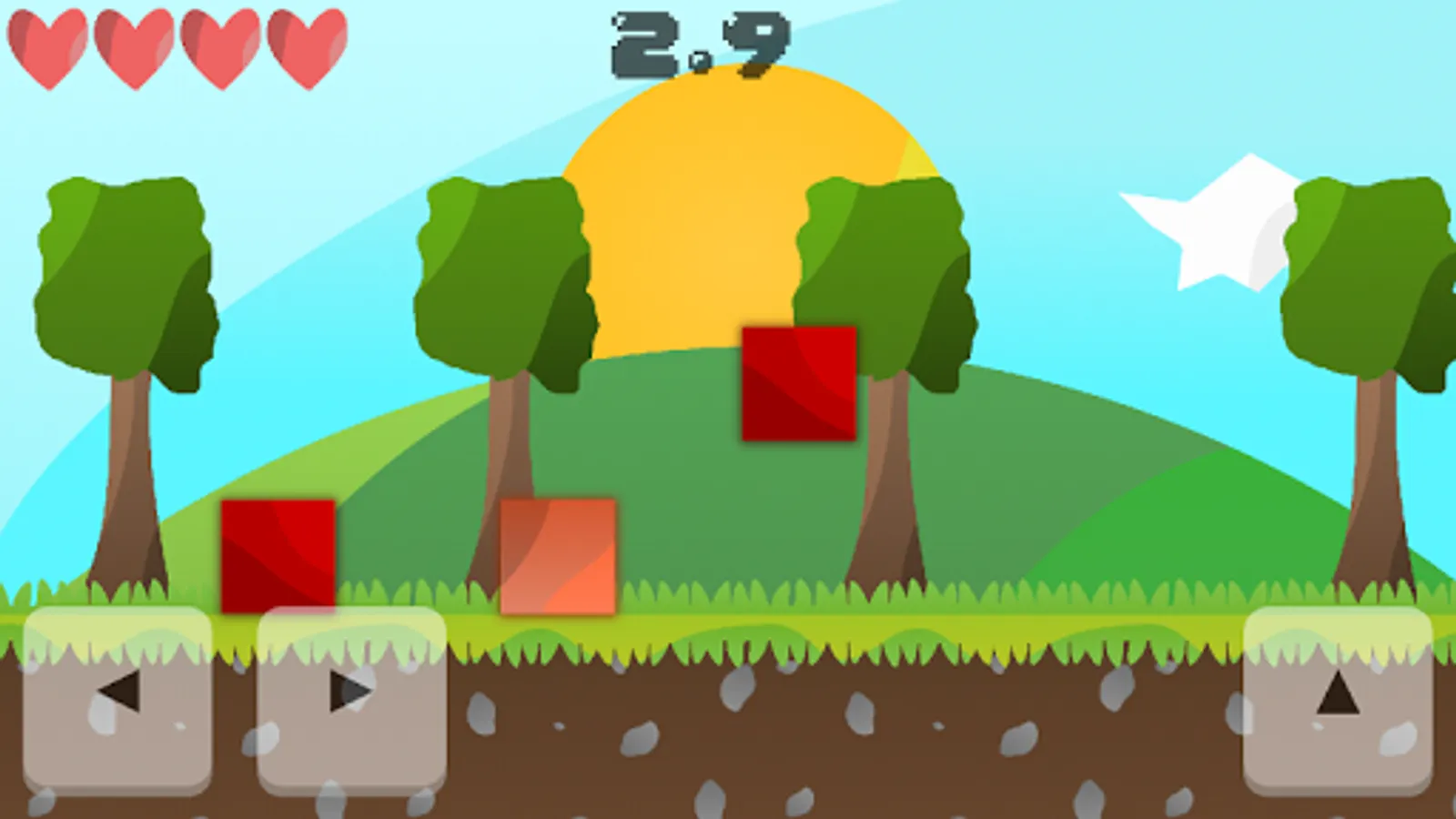Screen dimensions: 1456x819
Task: Select the faded orange block on the ground
Action: coord(557,557)
